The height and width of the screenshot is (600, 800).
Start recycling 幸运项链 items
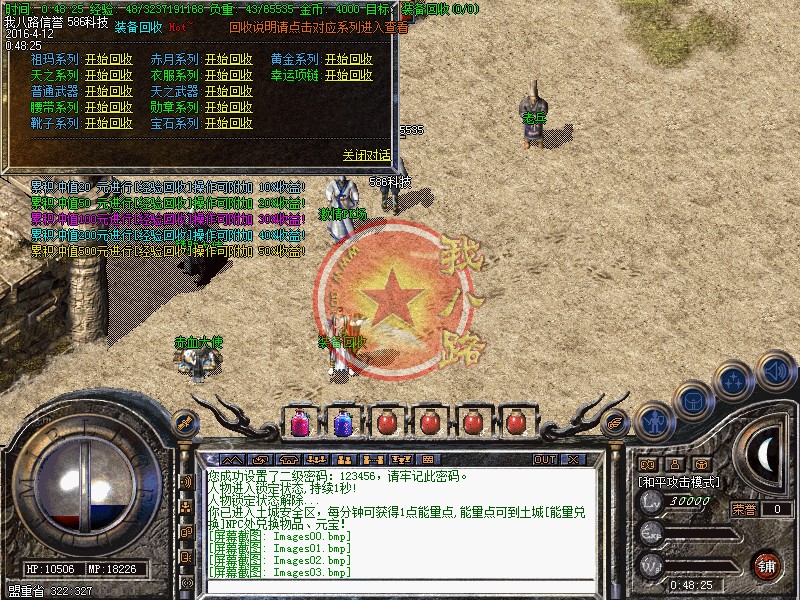pos(348,76)
